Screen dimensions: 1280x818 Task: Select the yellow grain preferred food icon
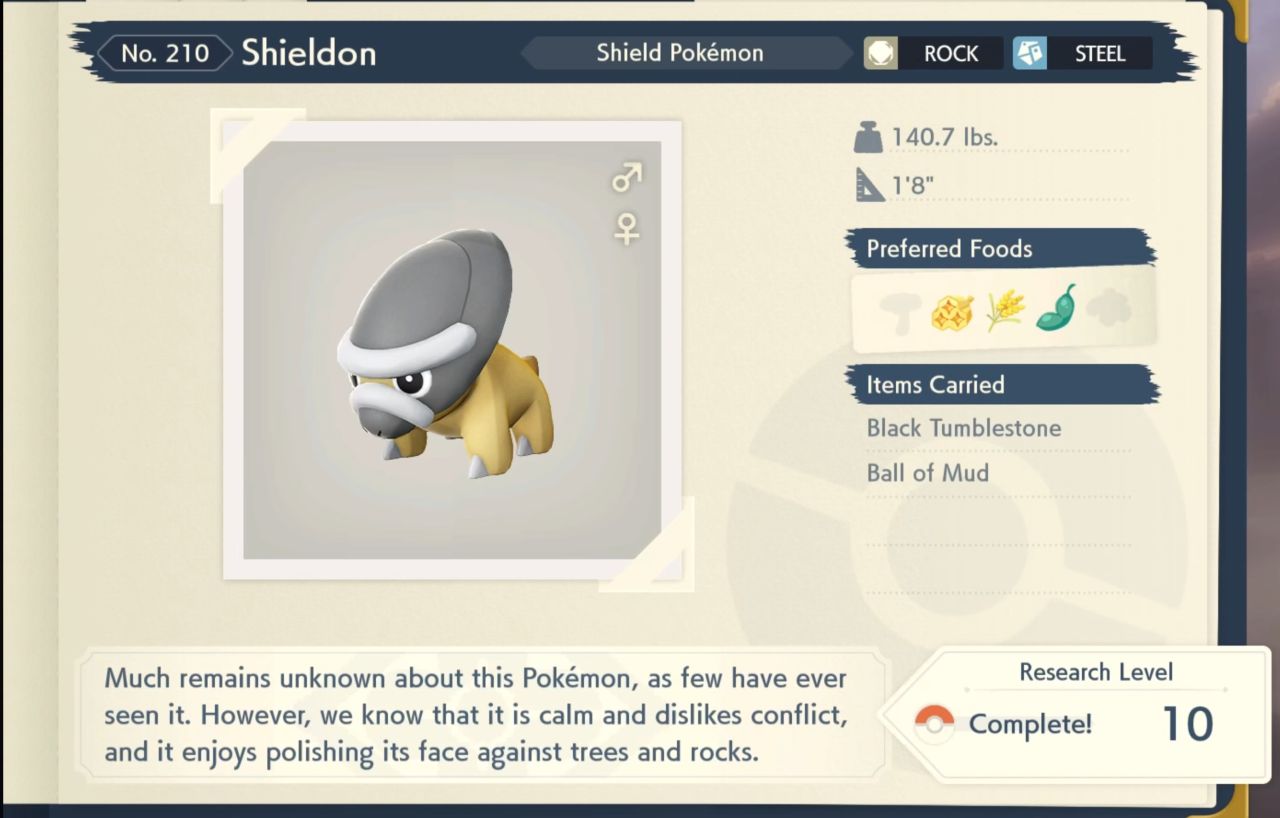point(1005,311)
